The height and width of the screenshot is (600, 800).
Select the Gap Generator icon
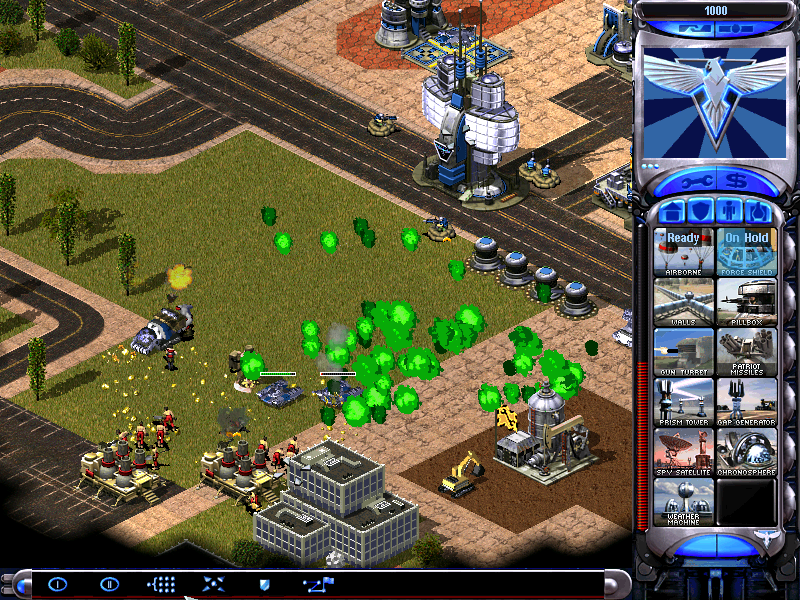tap(746, 401)
